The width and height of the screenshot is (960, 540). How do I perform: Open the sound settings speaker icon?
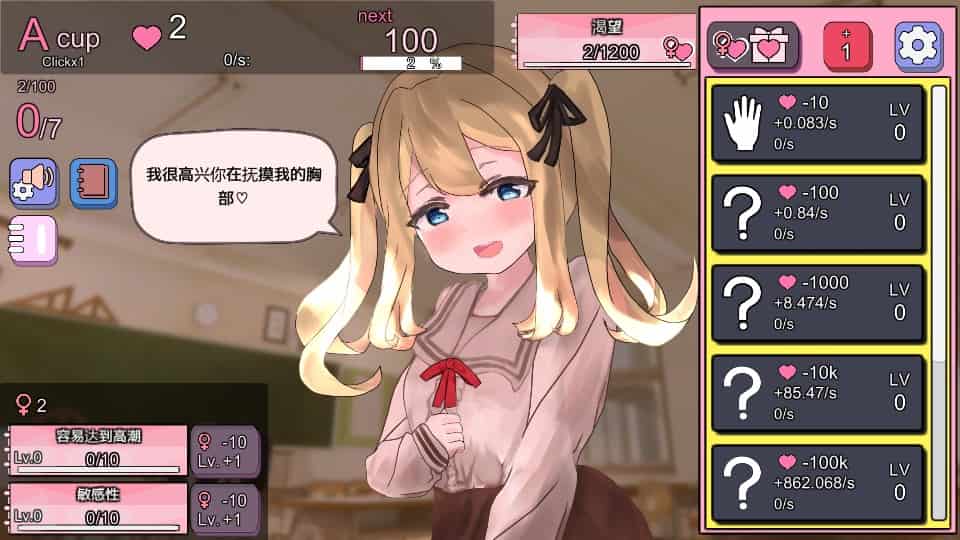[x=33, y=181]
